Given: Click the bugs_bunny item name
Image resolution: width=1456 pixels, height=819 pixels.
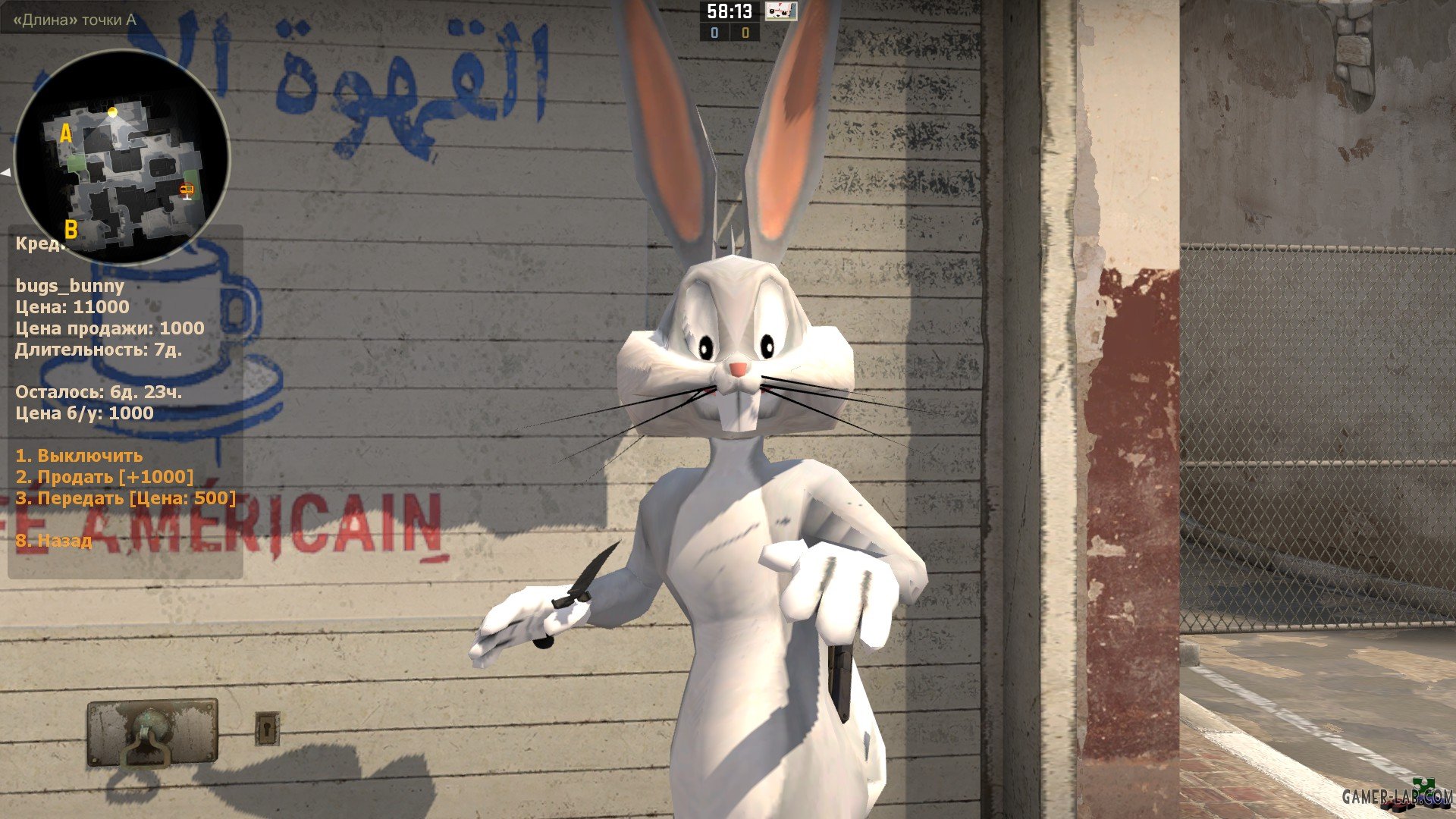Looking at the screenshot, I should (71, 287).
